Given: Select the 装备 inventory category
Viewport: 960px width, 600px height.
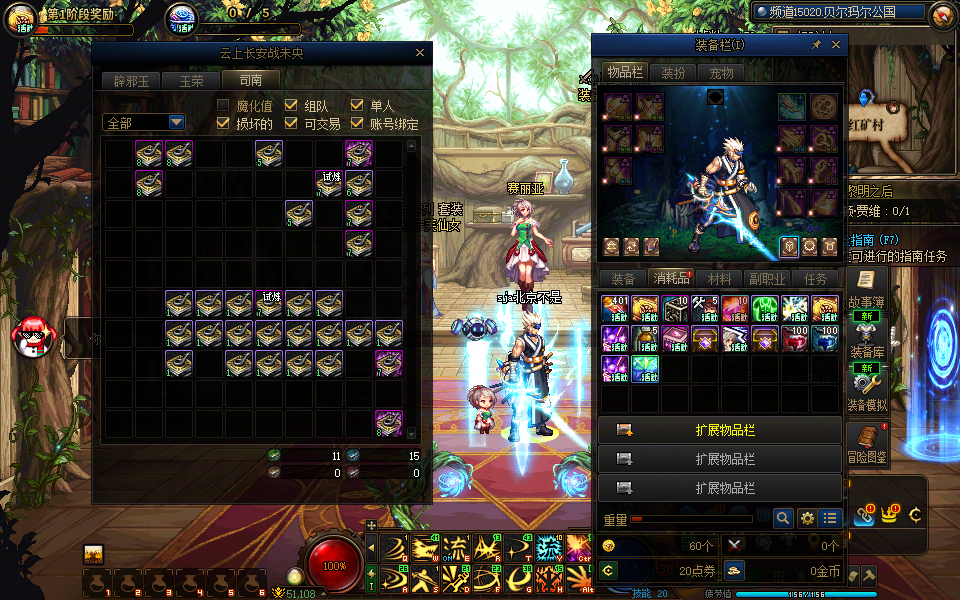Looking at the screenshot, I should (622, 279).
